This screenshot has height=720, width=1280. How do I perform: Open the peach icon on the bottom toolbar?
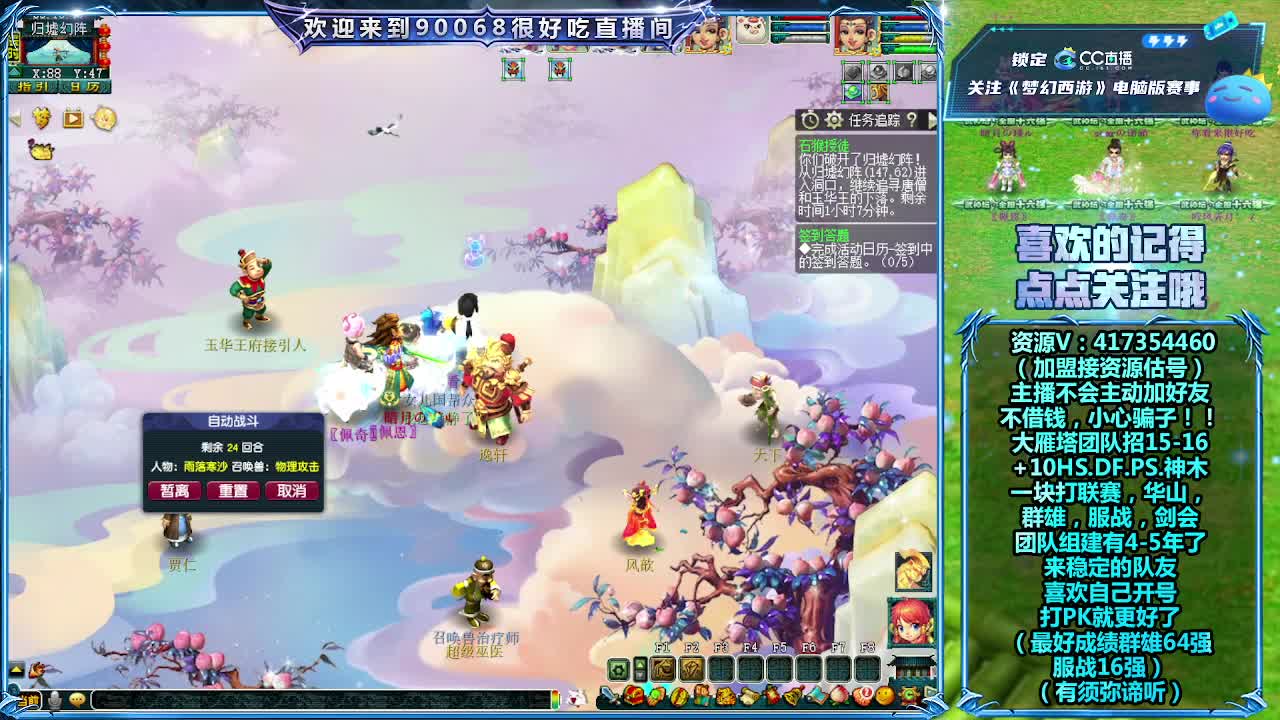838,696
